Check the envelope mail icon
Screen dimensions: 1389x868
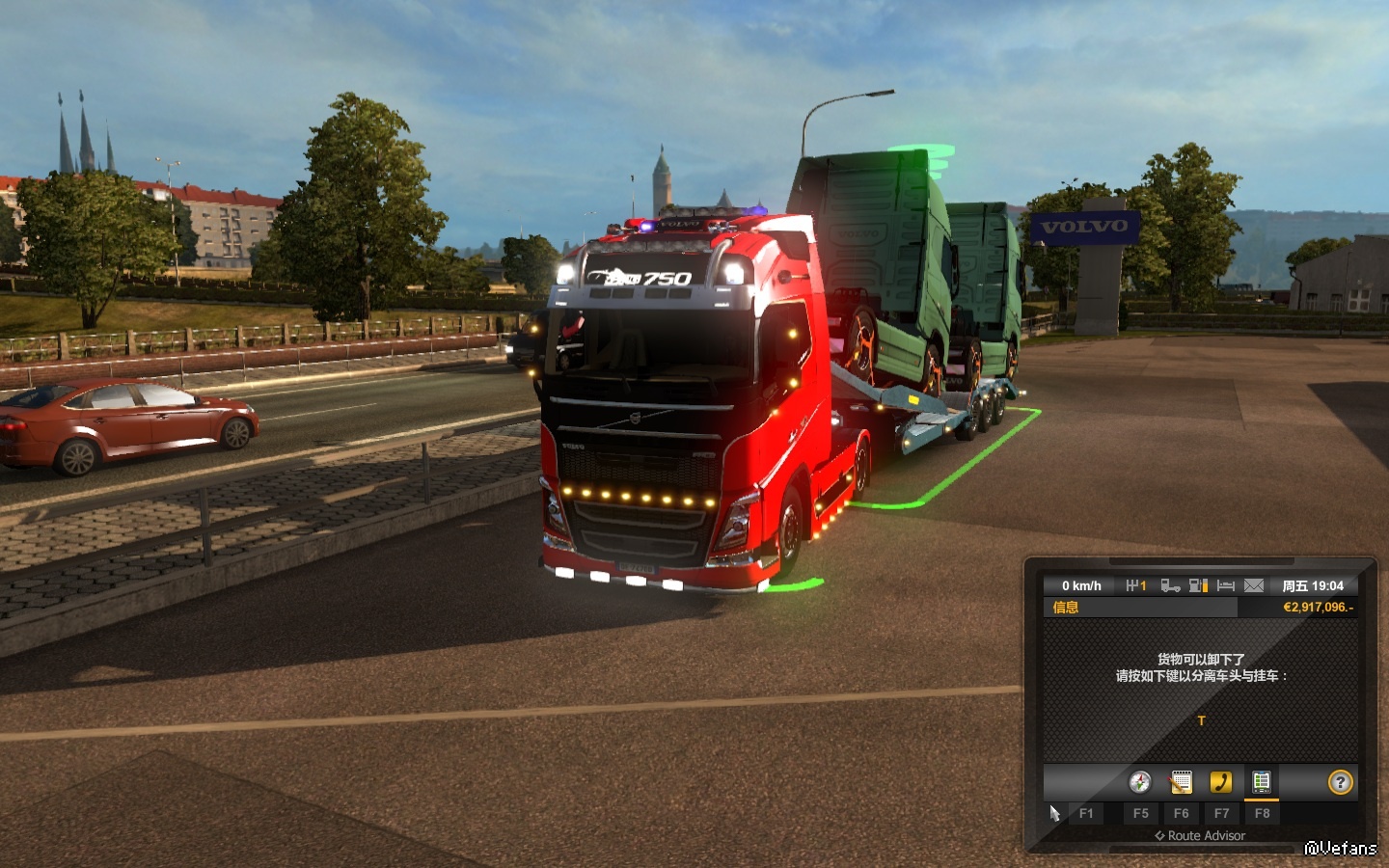coord(1254,585)
